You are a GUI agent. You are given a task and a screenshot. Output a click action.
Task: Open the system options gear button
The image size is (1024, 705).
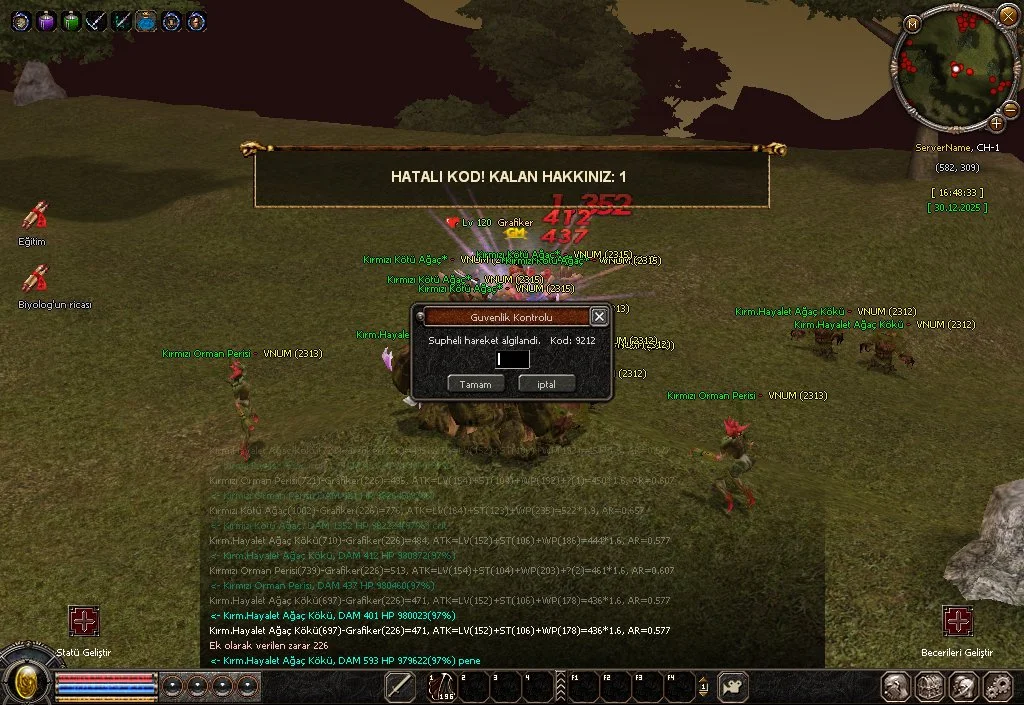click(997, 687)
